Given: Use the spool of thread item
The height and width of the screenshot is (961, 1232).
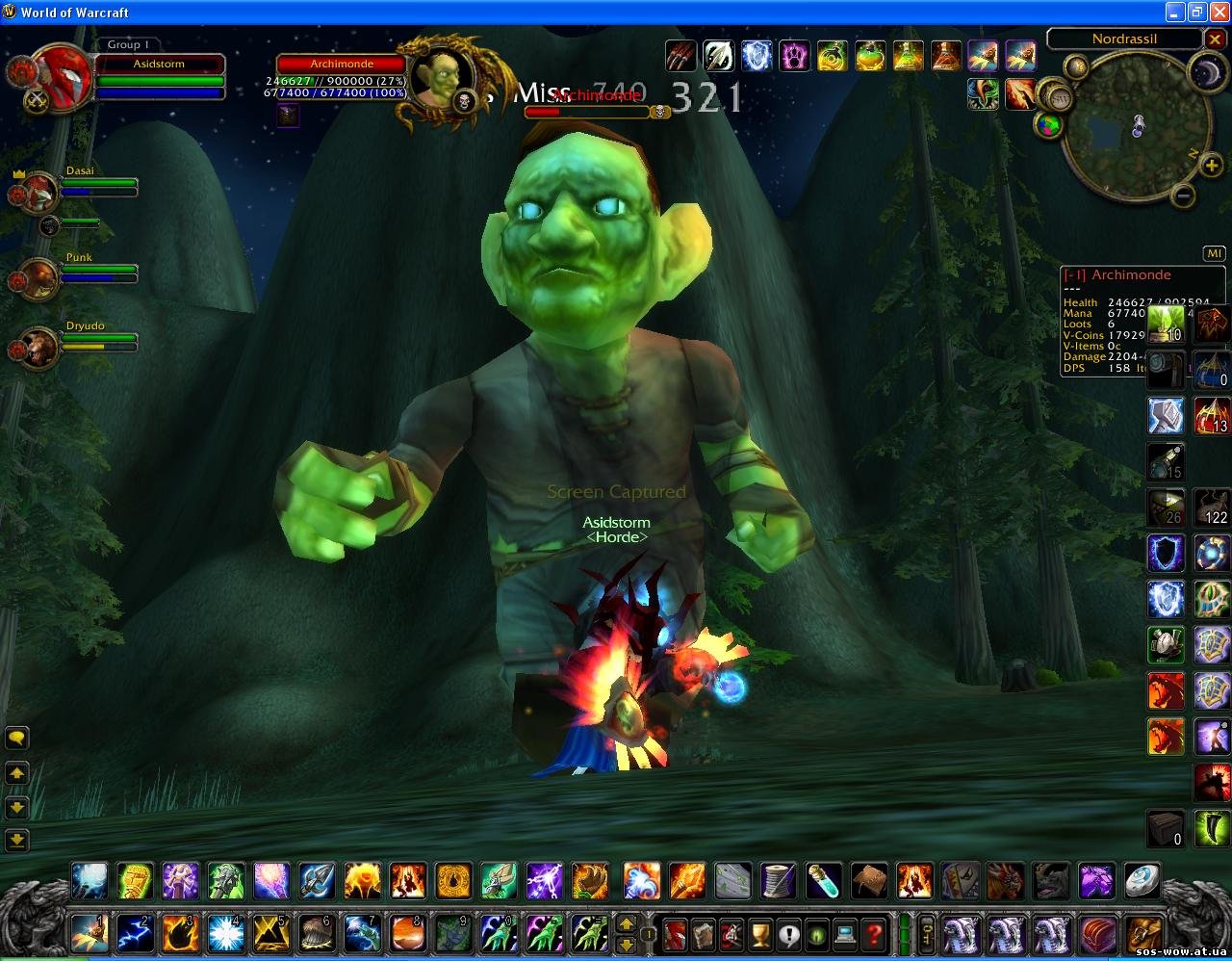Looking at the screenshot, I should pos(778,880).
